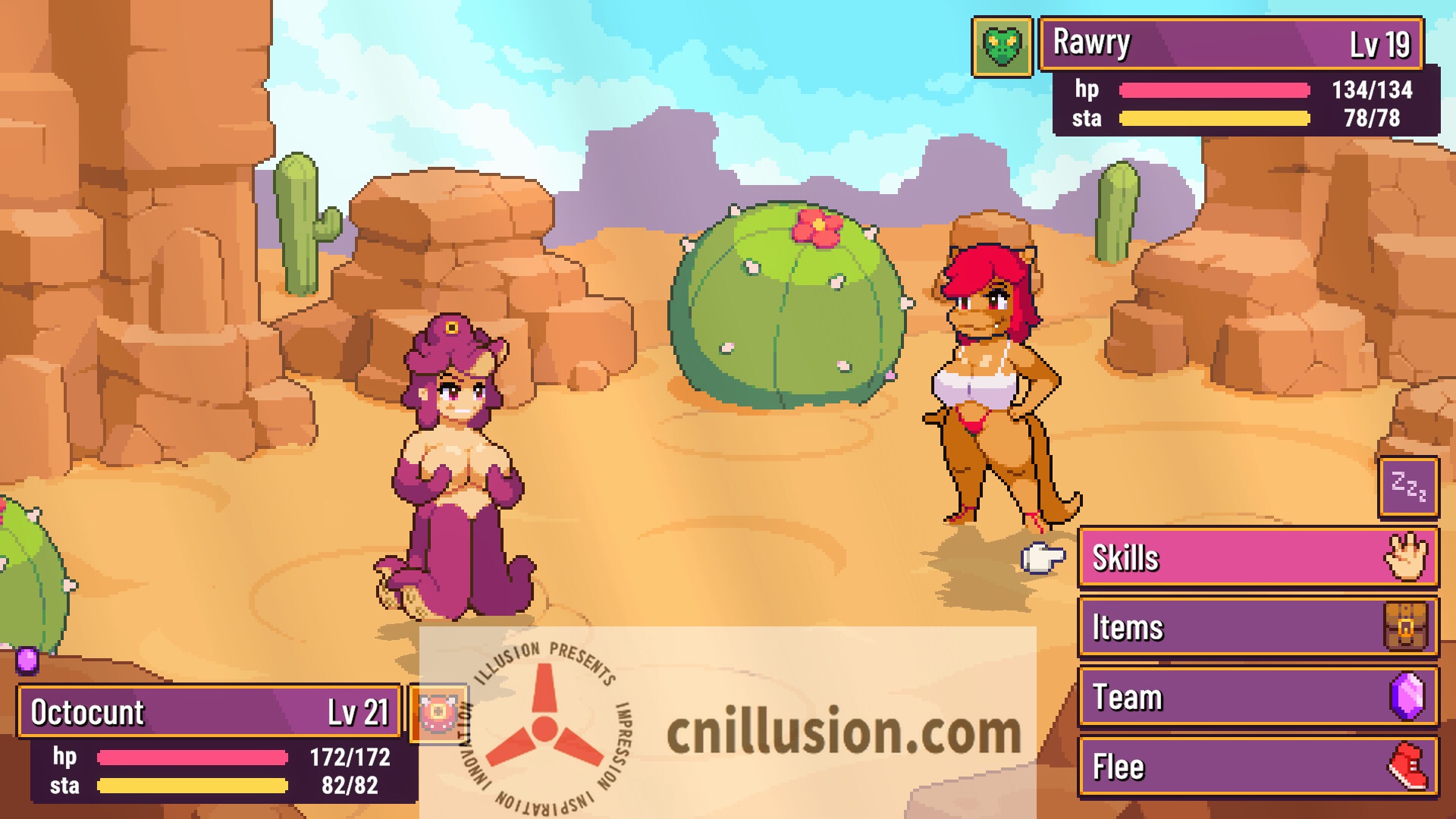Screen dimensions: 1456x819
Task: Select the Team option
Action: pos(1257,698)
